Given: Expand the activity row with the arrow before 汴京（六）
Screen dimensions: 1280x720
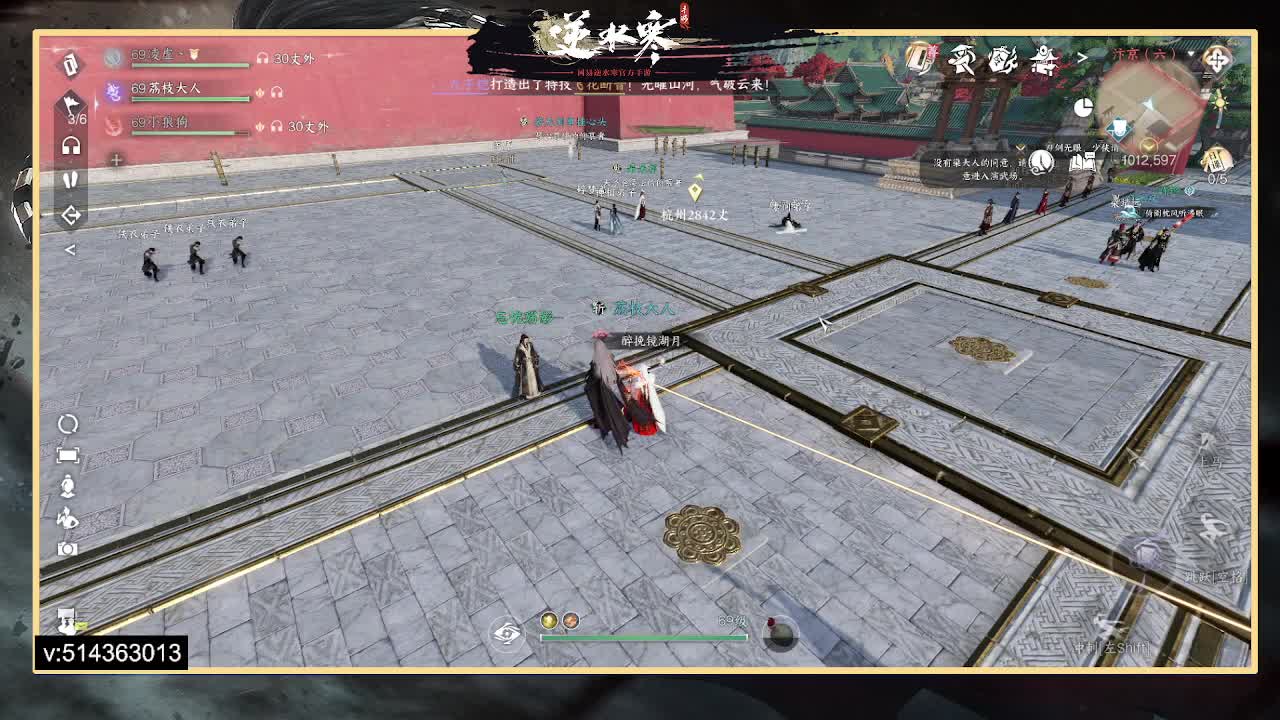Looking at the screenshot, I should coord(1080,57).
